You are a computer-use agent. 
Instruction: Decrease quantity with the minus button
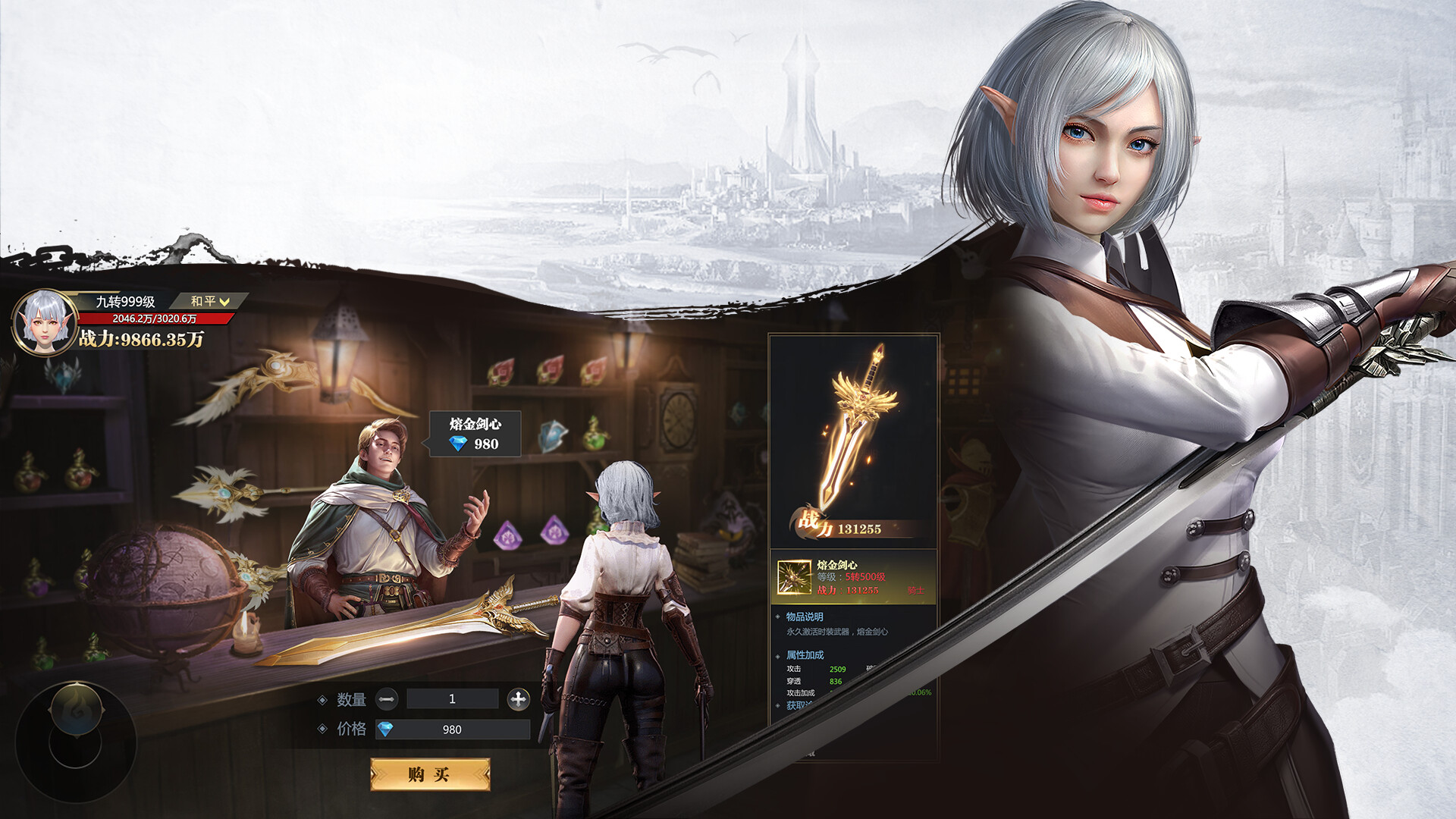(x=387, y=699)
